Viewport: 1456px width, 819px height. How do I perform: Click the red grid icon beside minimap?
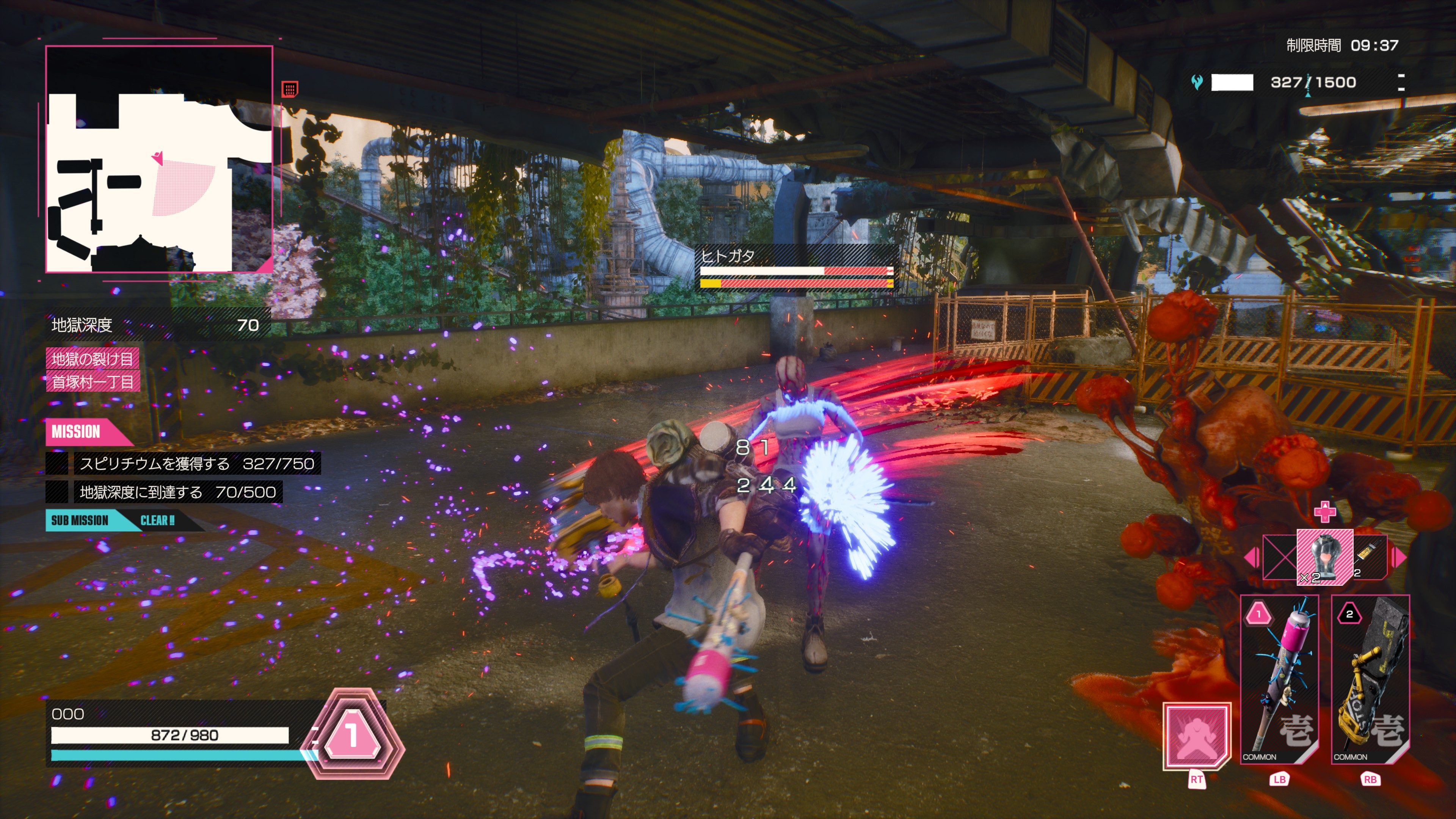pos(289,89)
